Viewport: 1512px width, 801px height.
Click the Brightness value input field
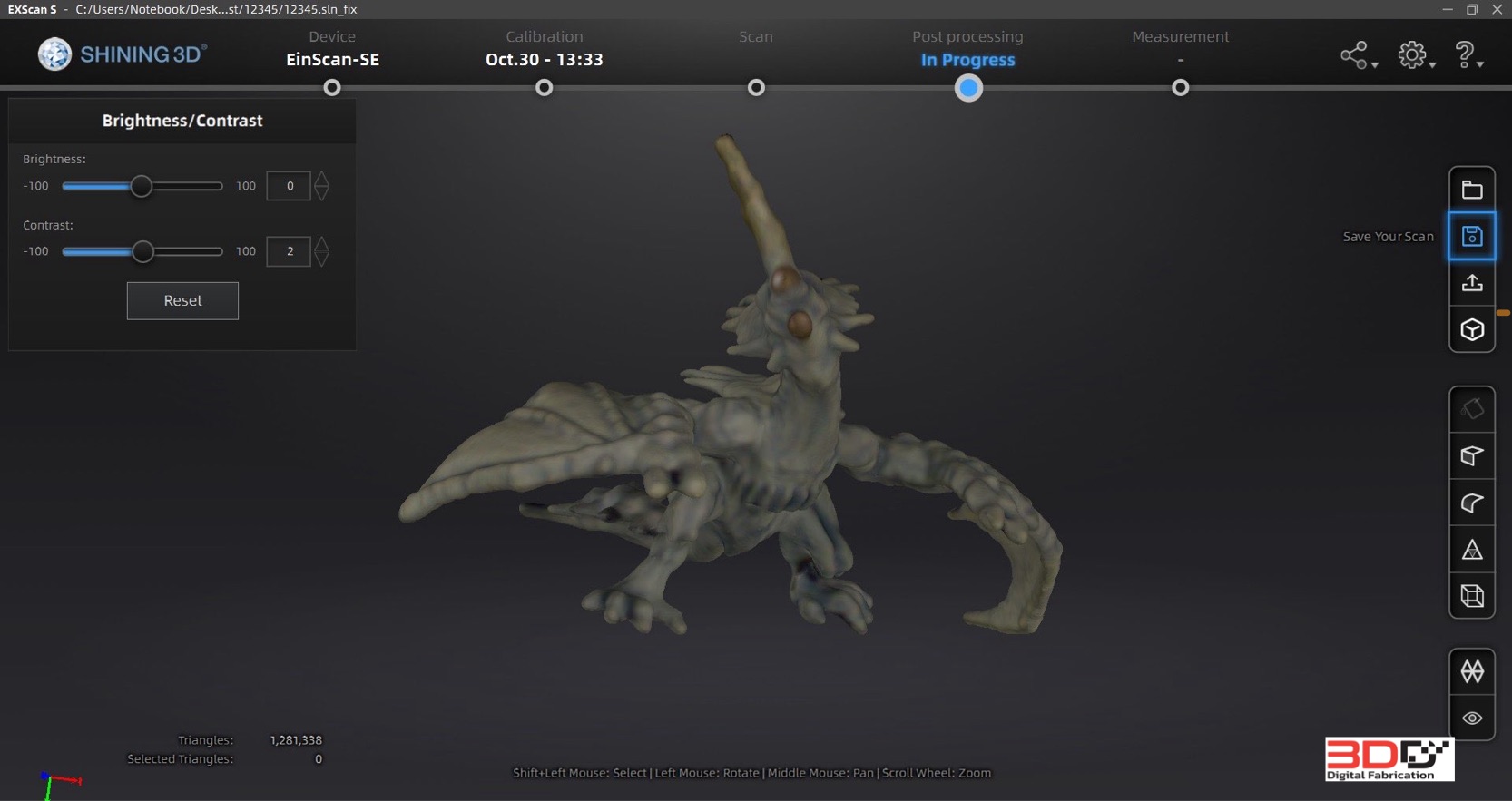(x=289, y=186)
